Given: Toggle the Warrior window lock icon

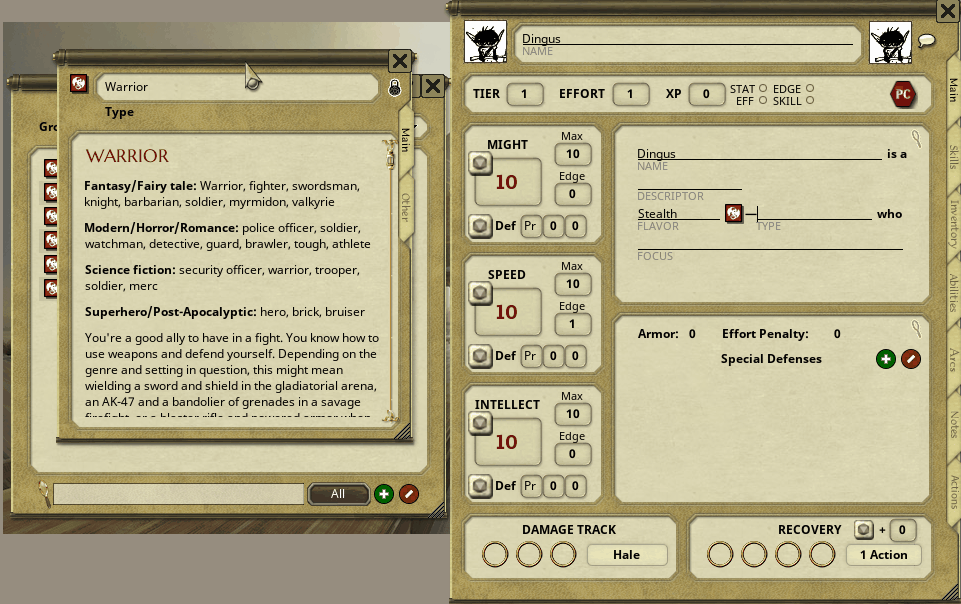Looking at the screenshot, I should click(395, 88).
